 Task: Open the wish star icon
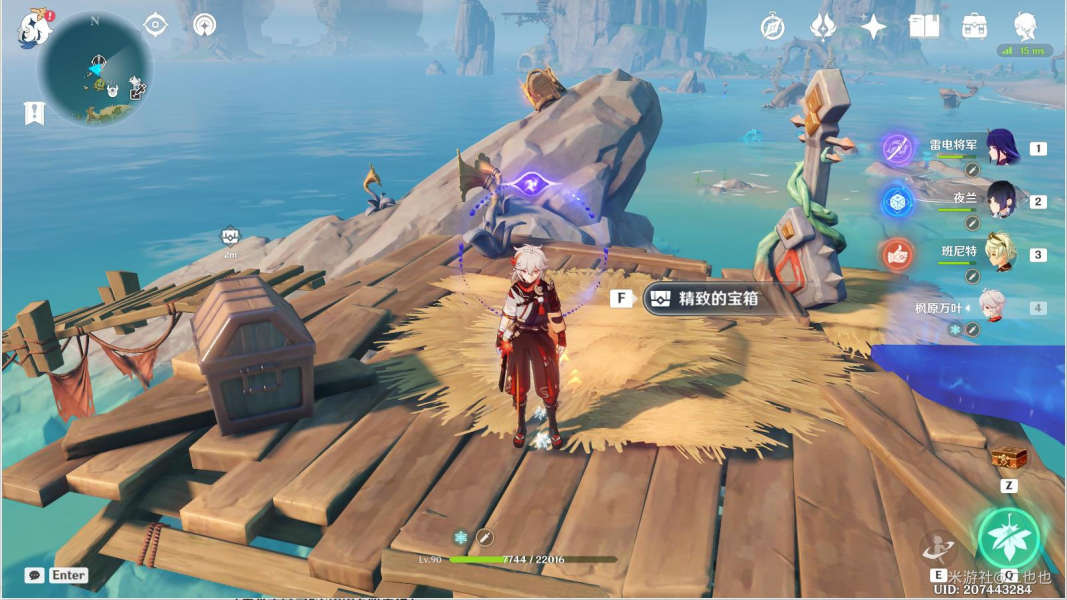(874, 27)
